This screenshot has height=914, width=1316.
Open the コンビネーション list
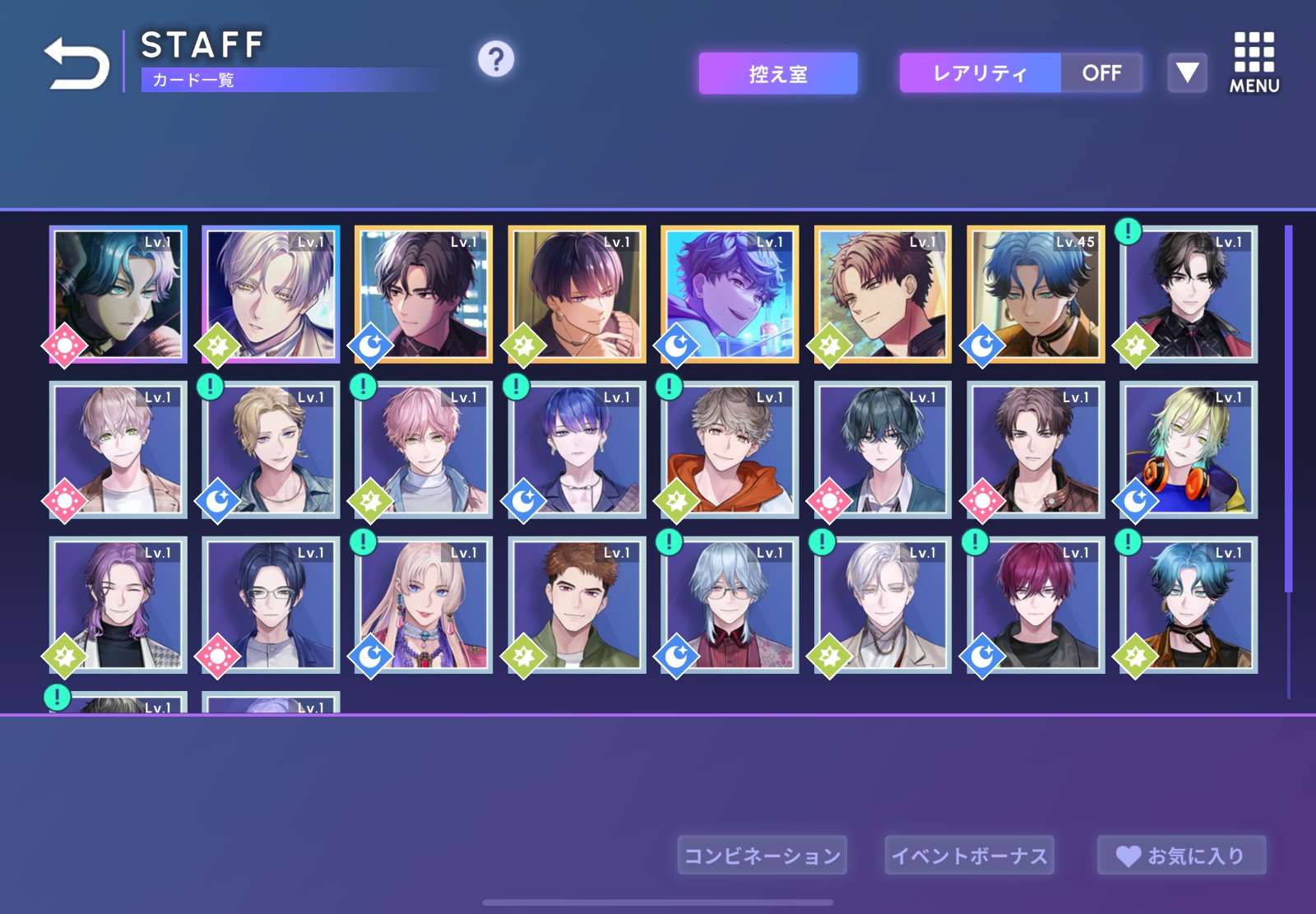[x=762, y=856]
